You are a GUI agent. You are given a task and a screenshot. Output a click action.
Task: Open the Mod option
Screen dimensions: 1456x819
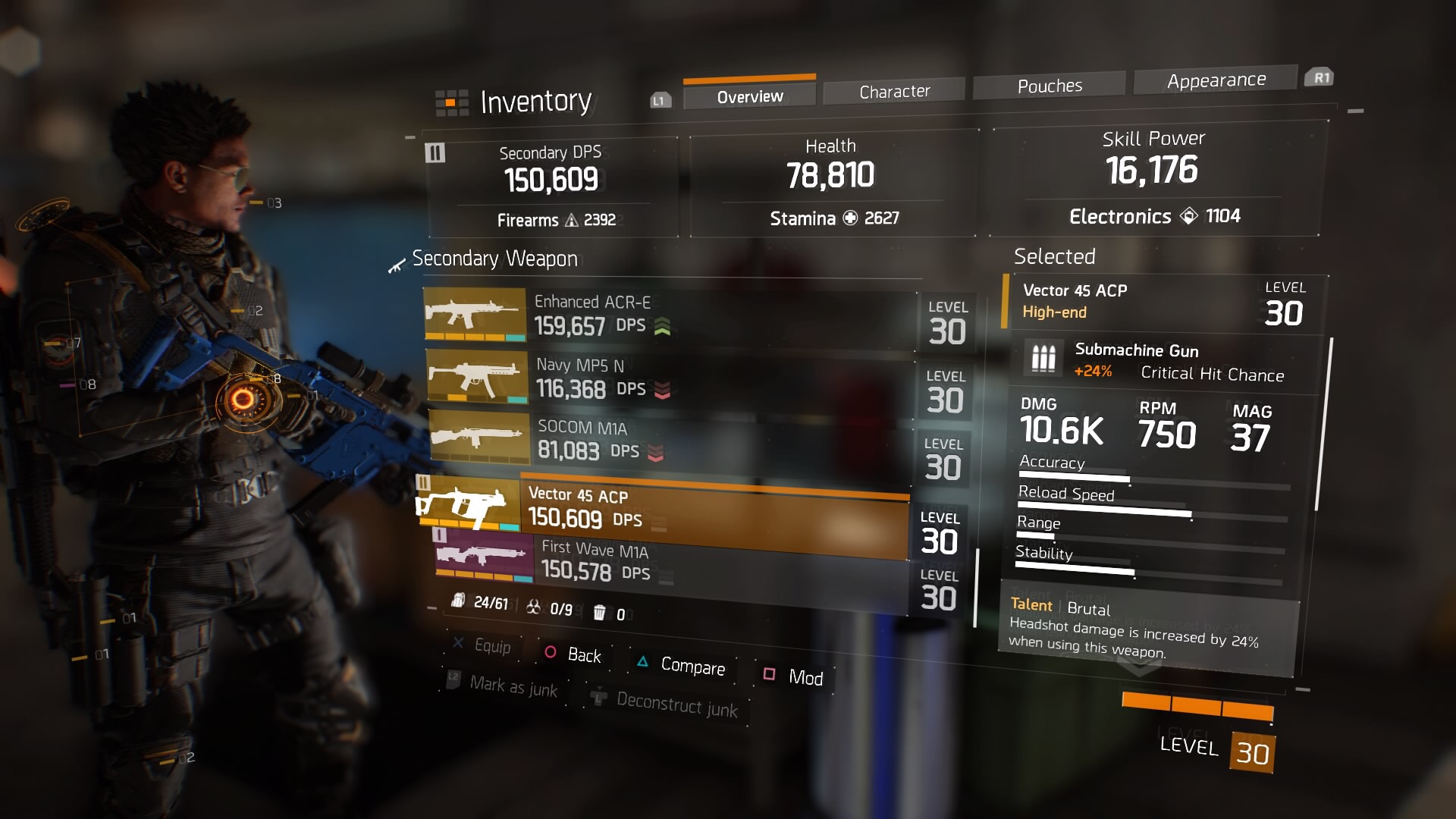coord(794,676)
